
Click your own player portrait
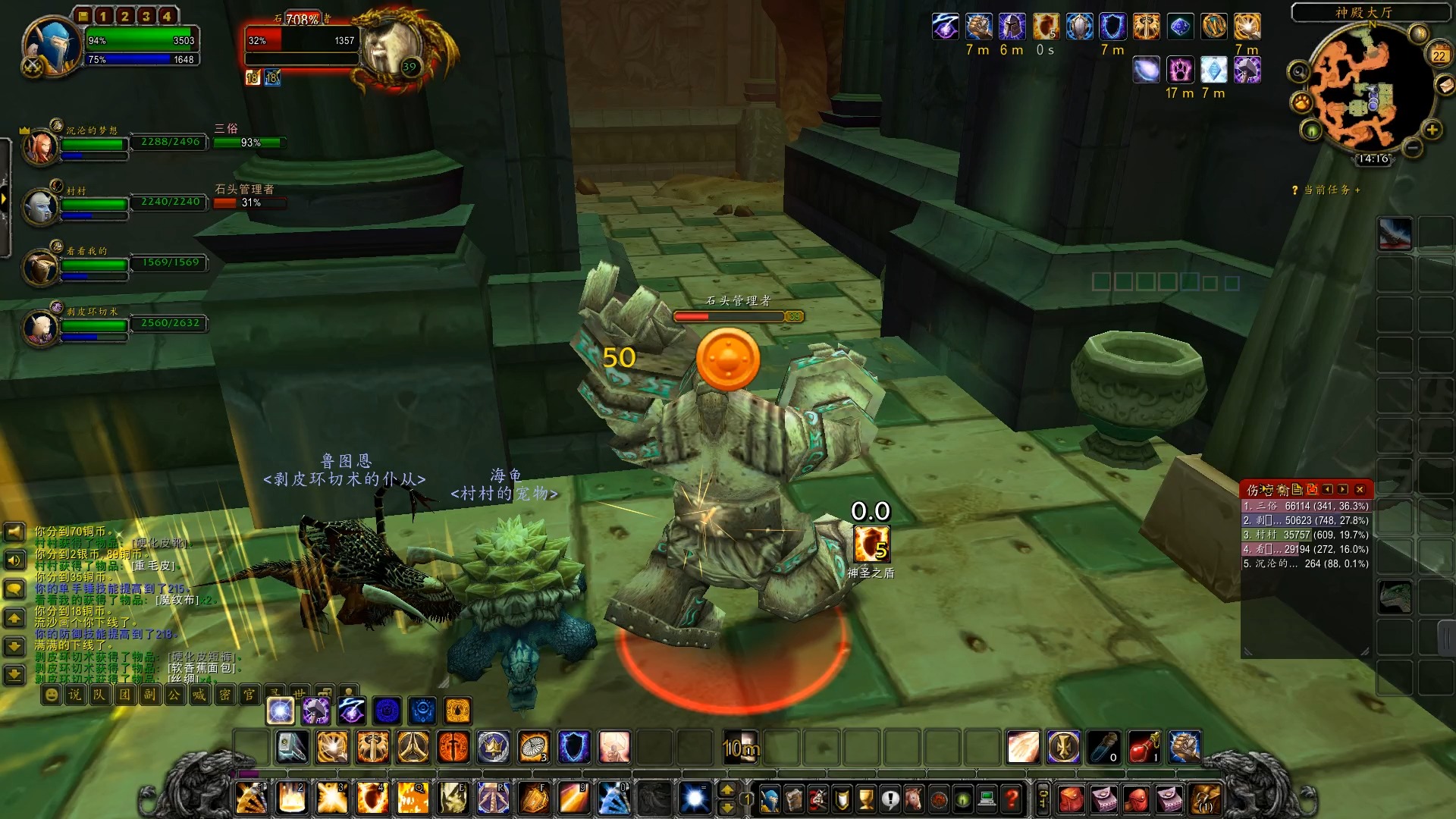click(52, 45)
